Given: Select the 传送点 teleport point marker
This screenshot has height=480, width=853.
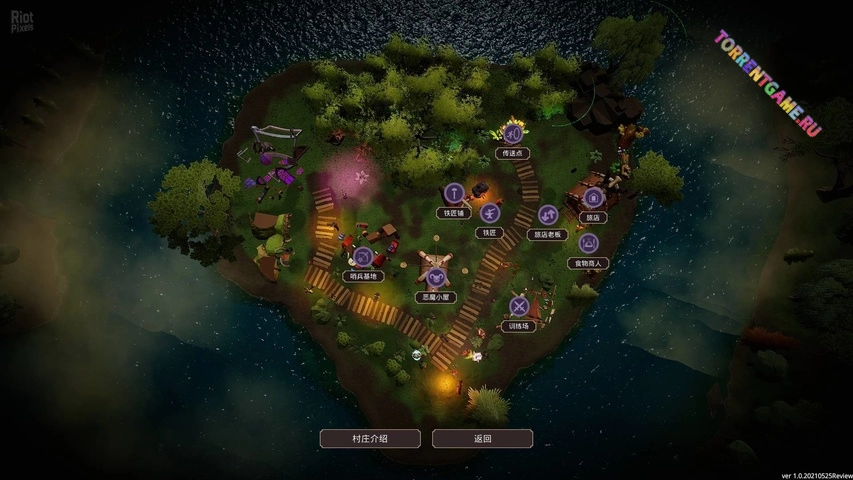Looking at the screenshot, I should click(513, 134).
